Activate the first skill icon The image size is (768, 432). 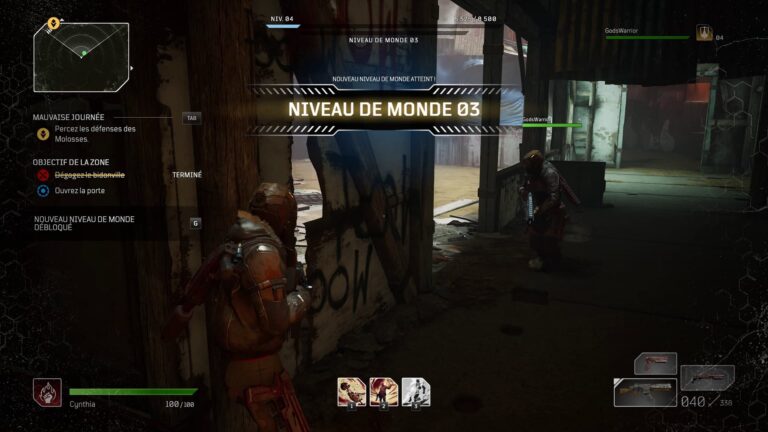351,390
